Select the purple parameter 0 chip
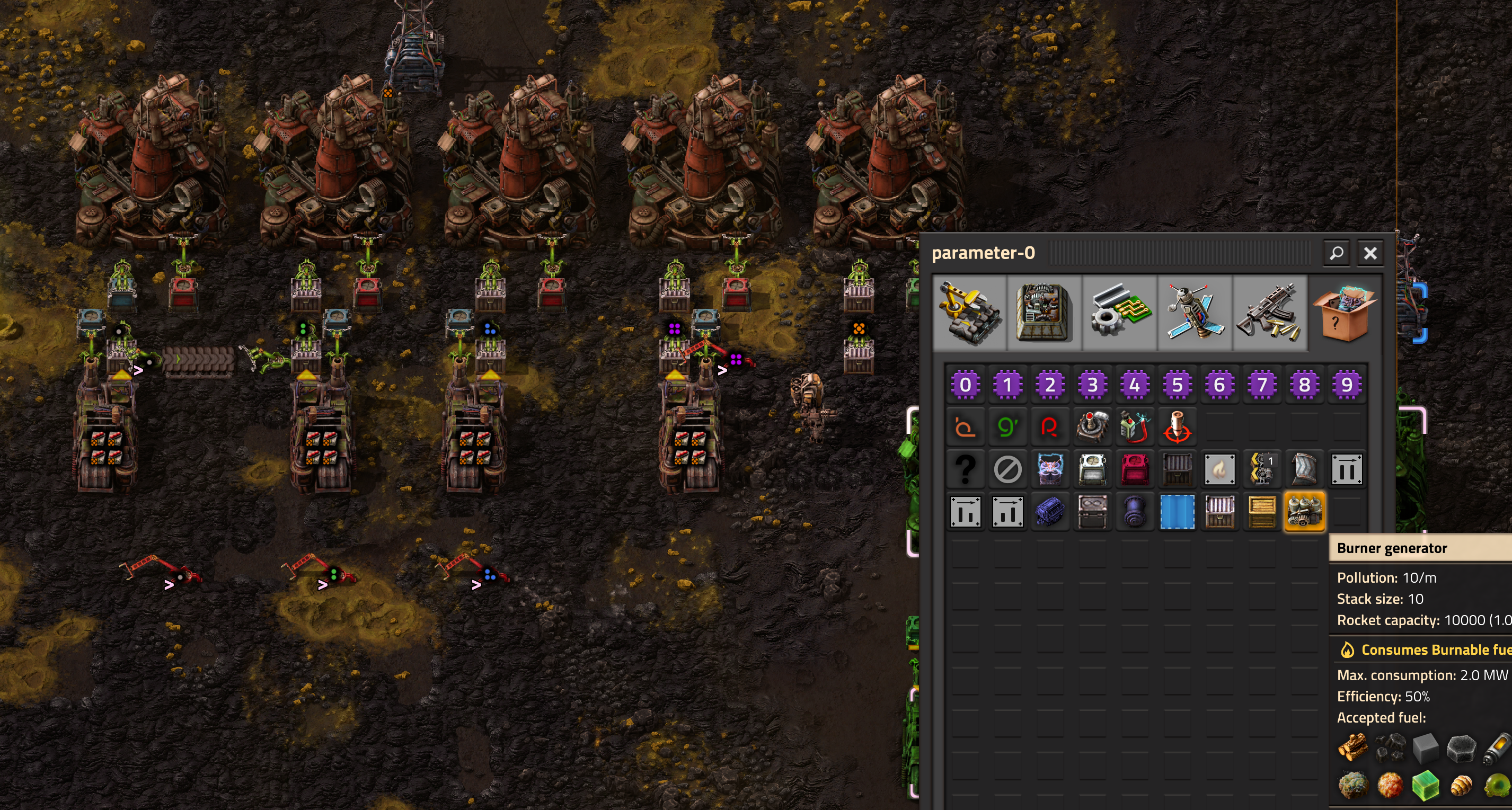The image size is (1512, 810). (x=966, y=385)
